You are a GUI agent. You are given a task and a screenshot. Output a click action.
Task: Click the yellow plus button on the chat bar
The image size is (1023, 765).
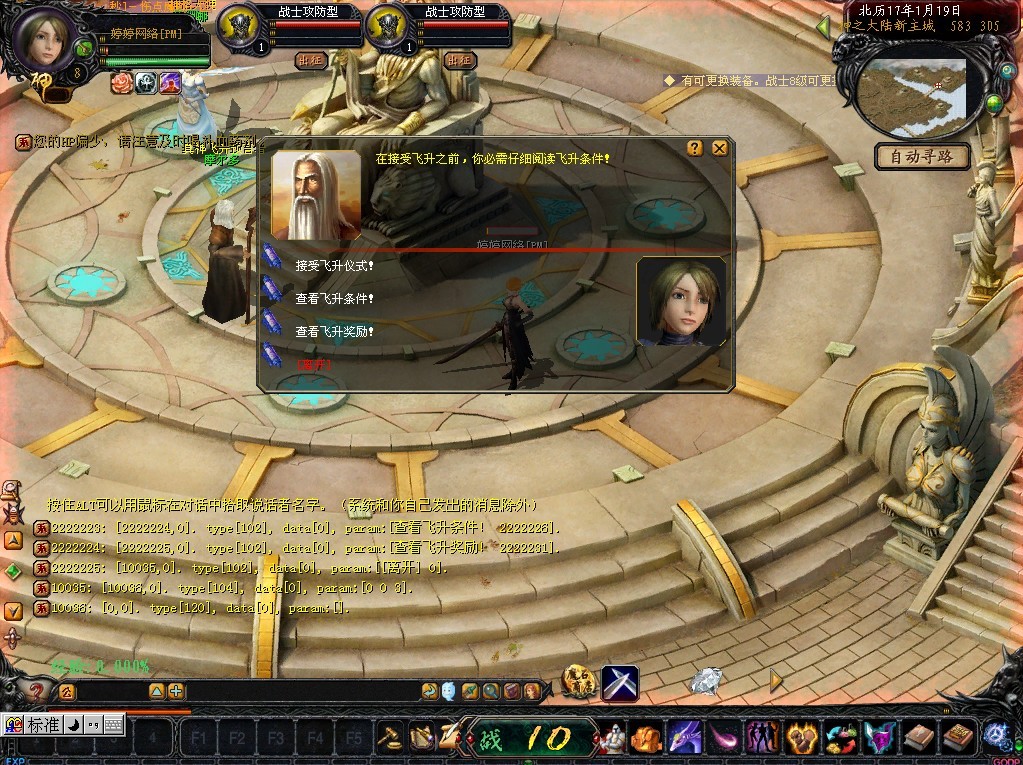pos(176,691)
